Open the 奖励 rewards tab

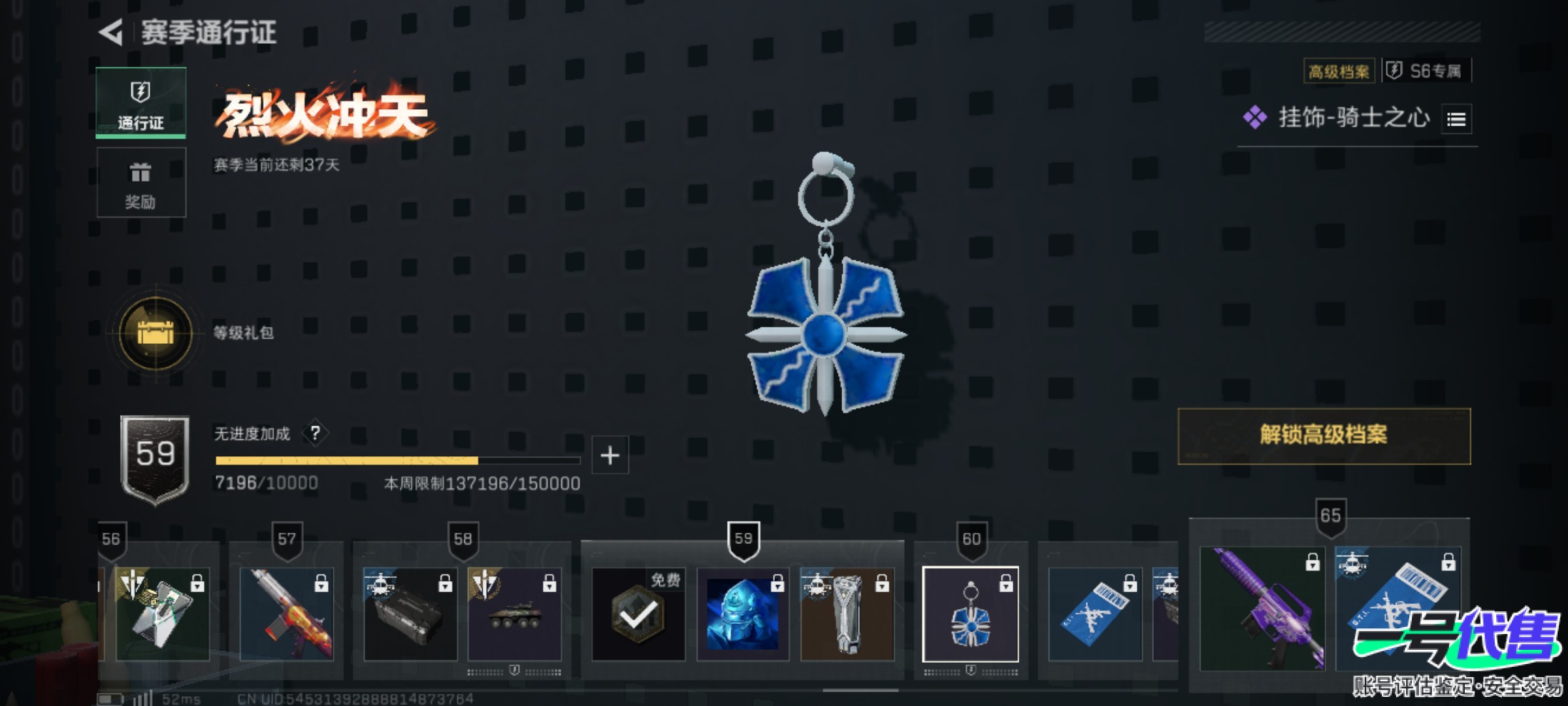pos(141,182)
